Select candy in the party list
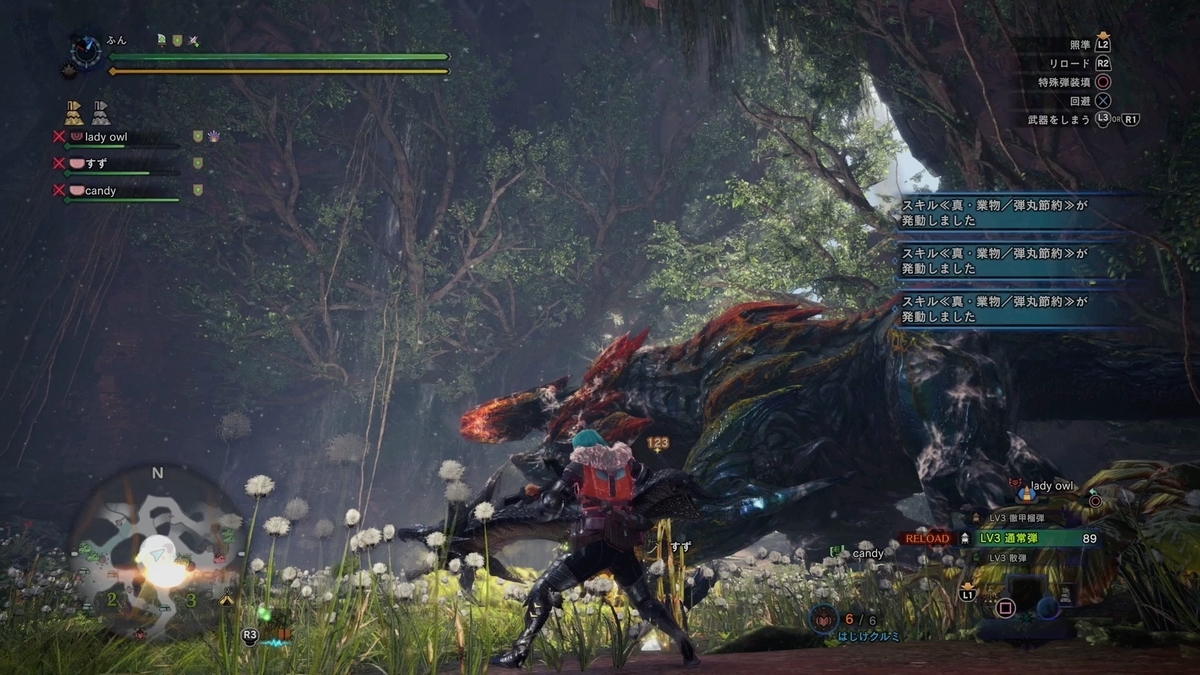Image resolution: width=1200 pixels, height=675 pixels. [100, 190]
